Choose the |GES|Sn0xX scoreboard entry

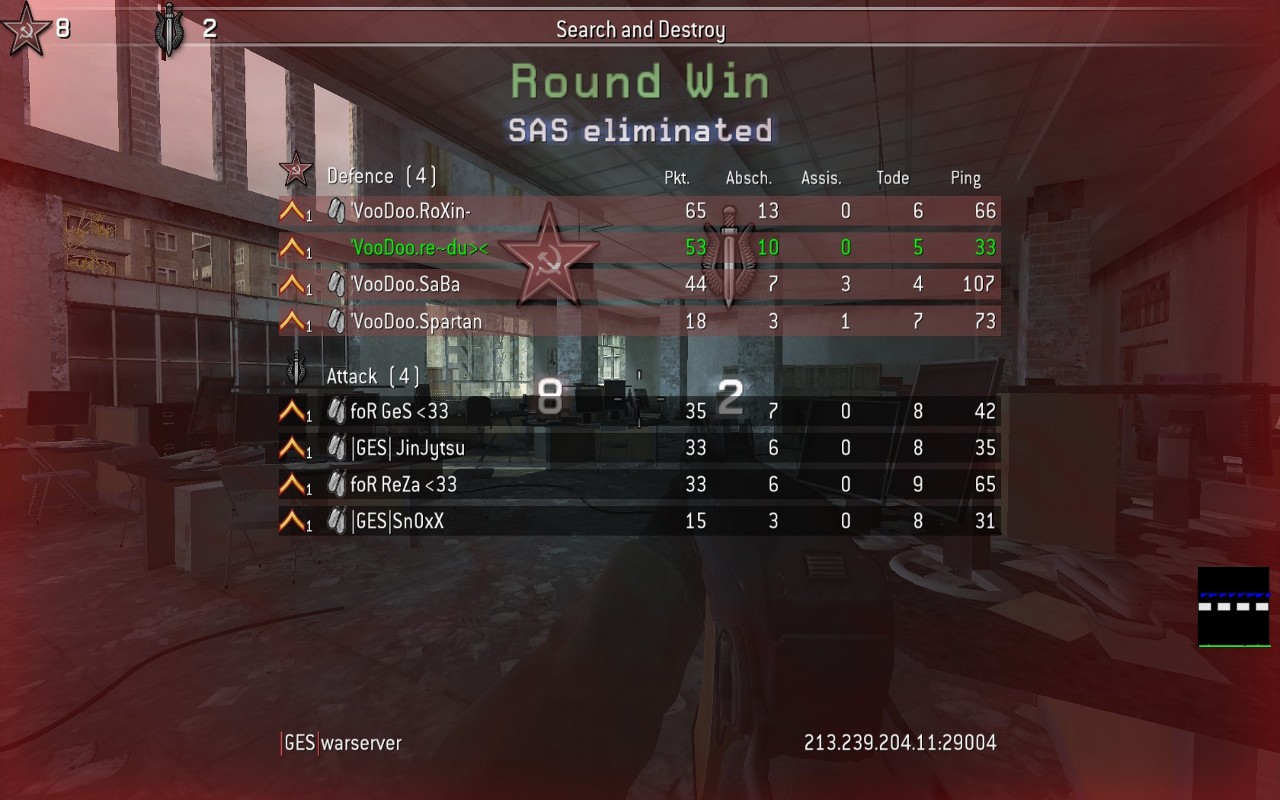coord(398,521)
